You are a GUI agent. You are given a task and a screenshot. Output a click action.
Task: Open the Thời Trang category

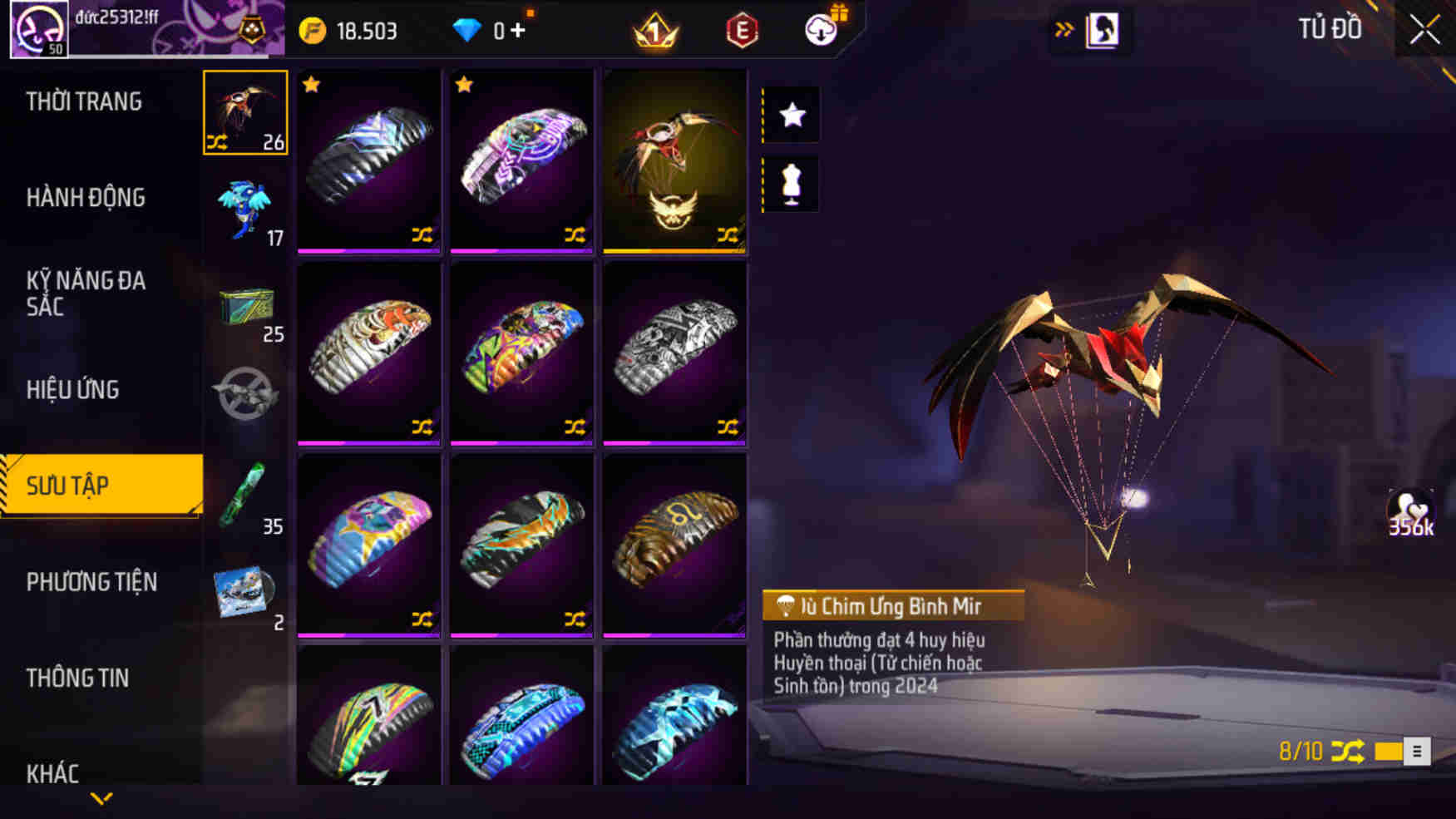coord(84,102)
